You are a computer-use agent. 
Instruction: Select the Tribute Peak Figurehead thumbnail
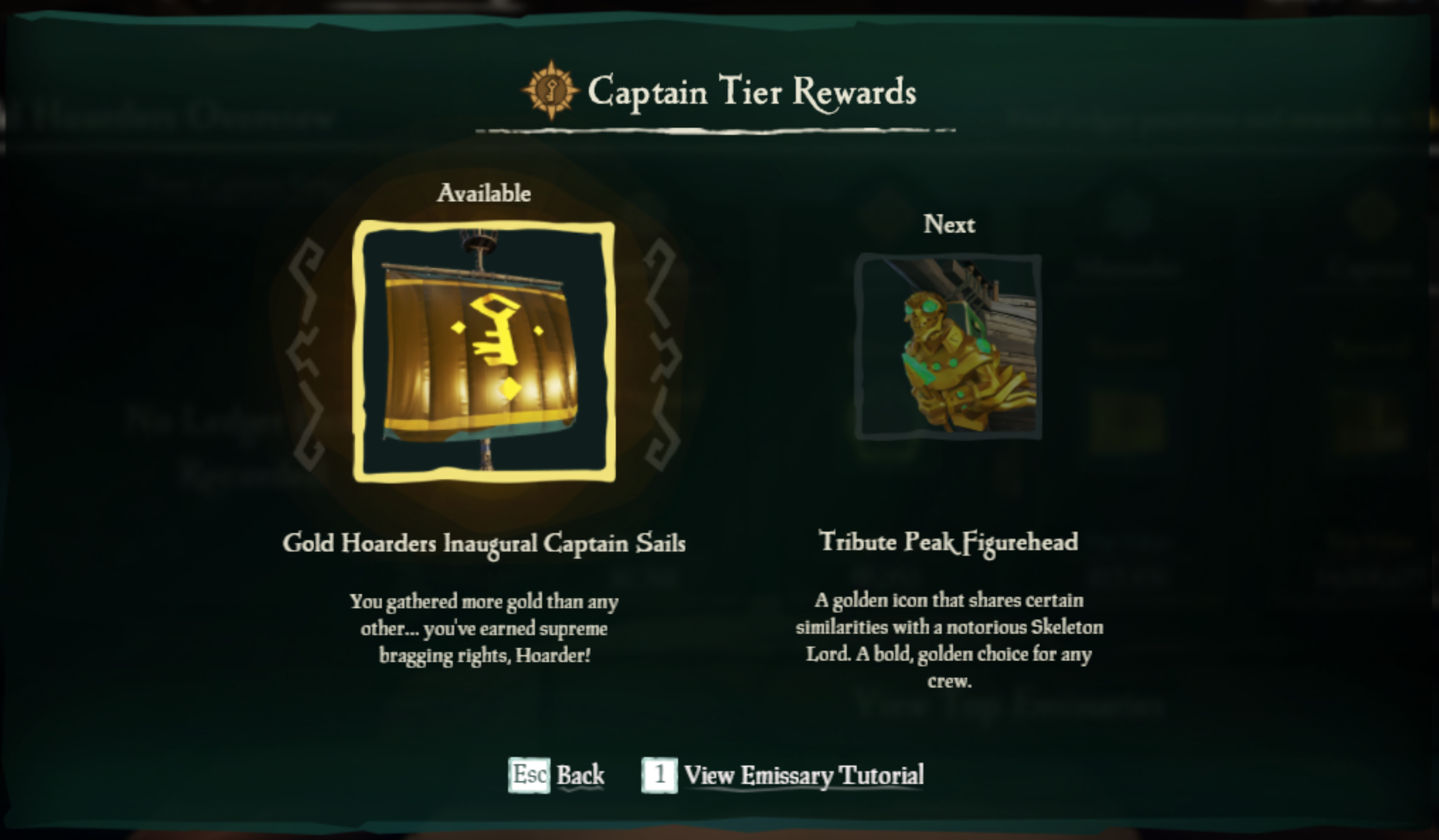(x=948, y=347)
